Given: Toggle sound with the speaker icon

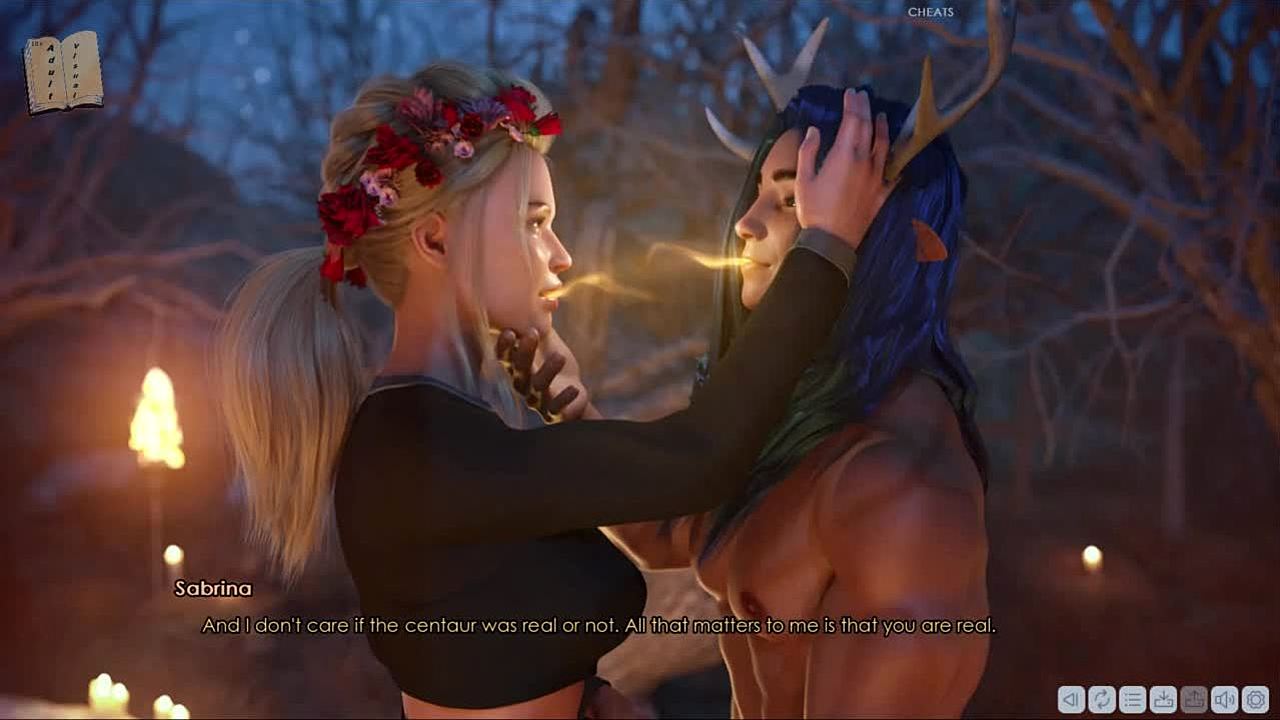Looking at the screenshot, I should [1225, 699].
